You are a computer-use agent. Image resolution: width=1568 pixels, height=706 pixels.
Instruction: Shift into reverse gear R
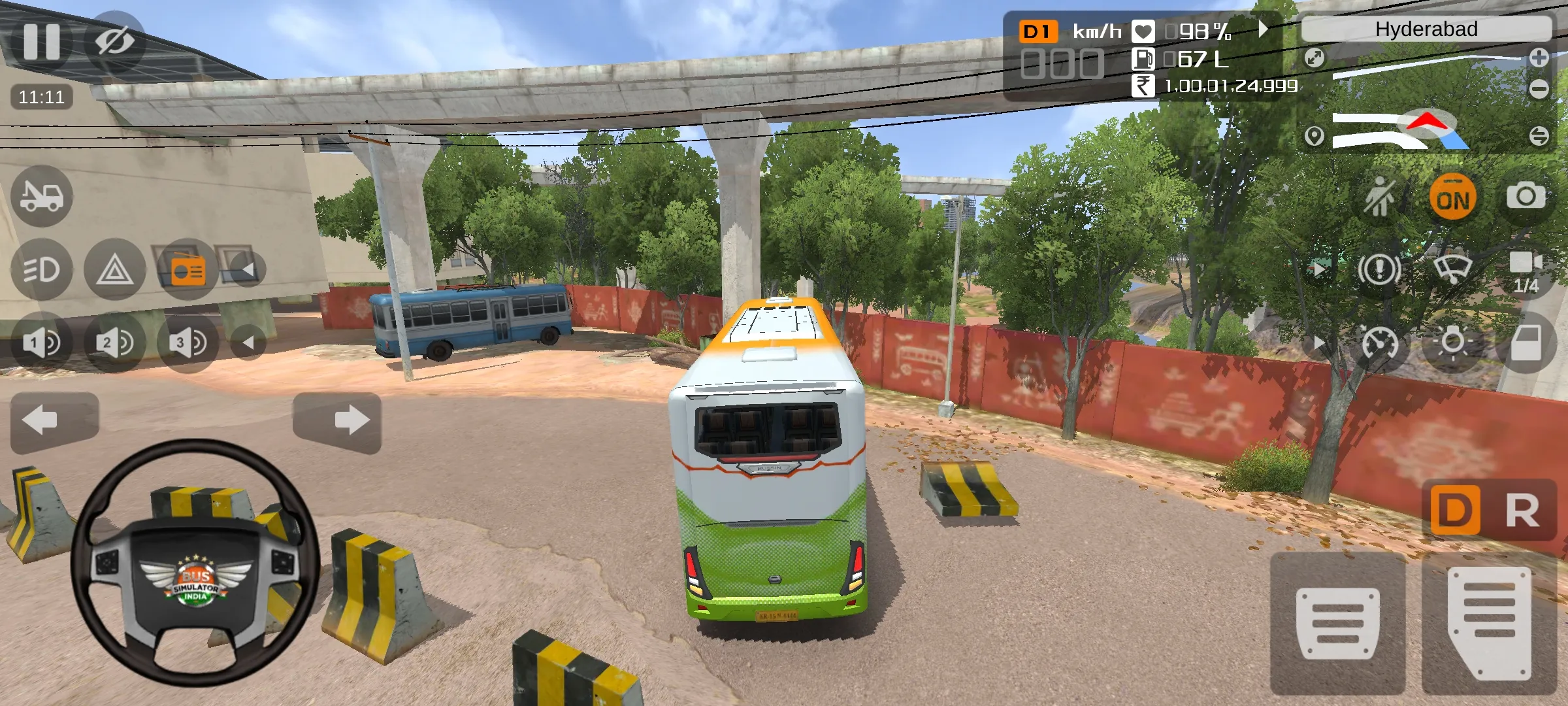tap(1522, 511)
